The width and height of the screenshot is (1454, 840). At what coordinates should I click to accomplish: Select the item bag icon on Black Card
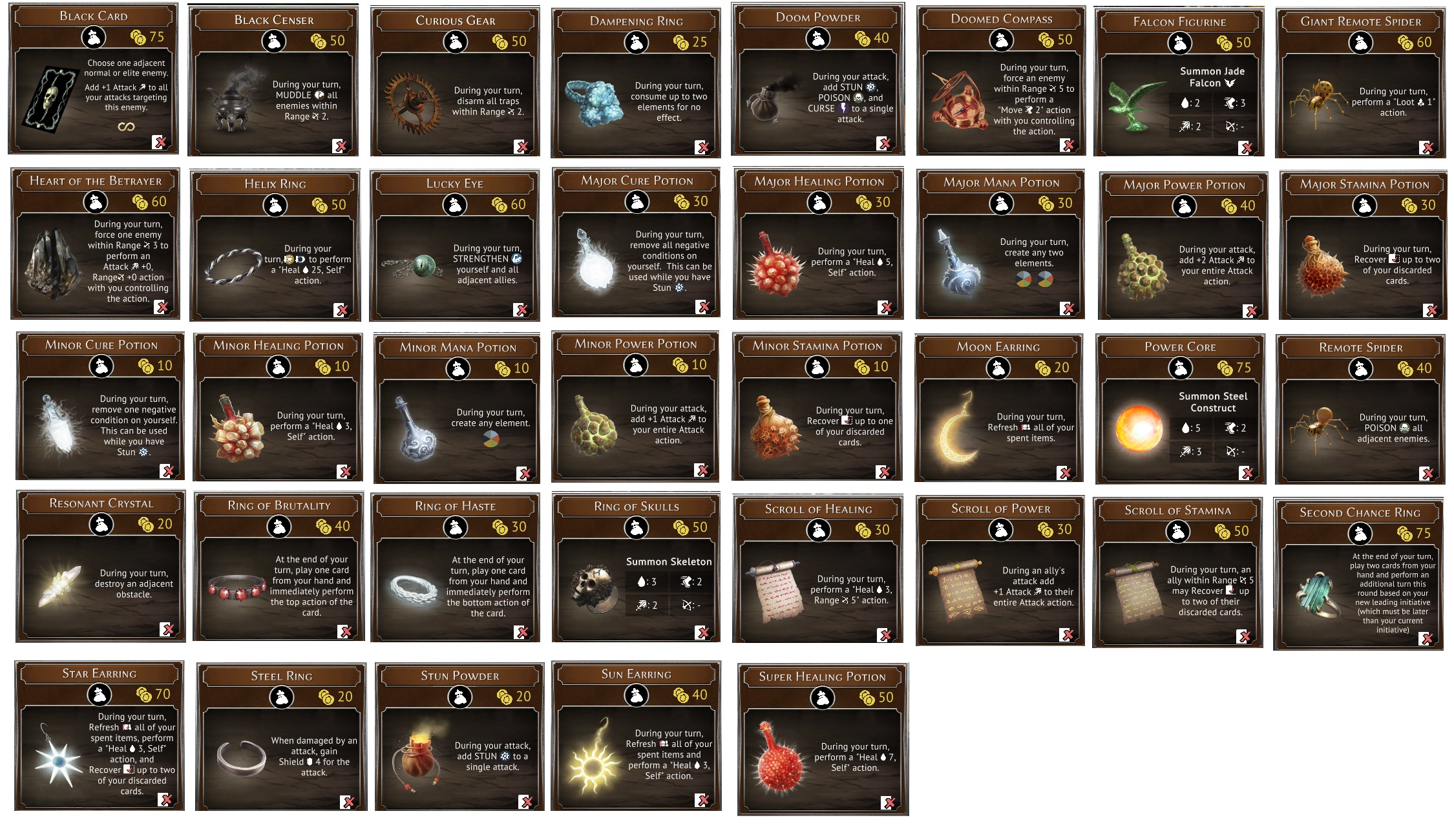pyautogui.click(x=94, y=38)
